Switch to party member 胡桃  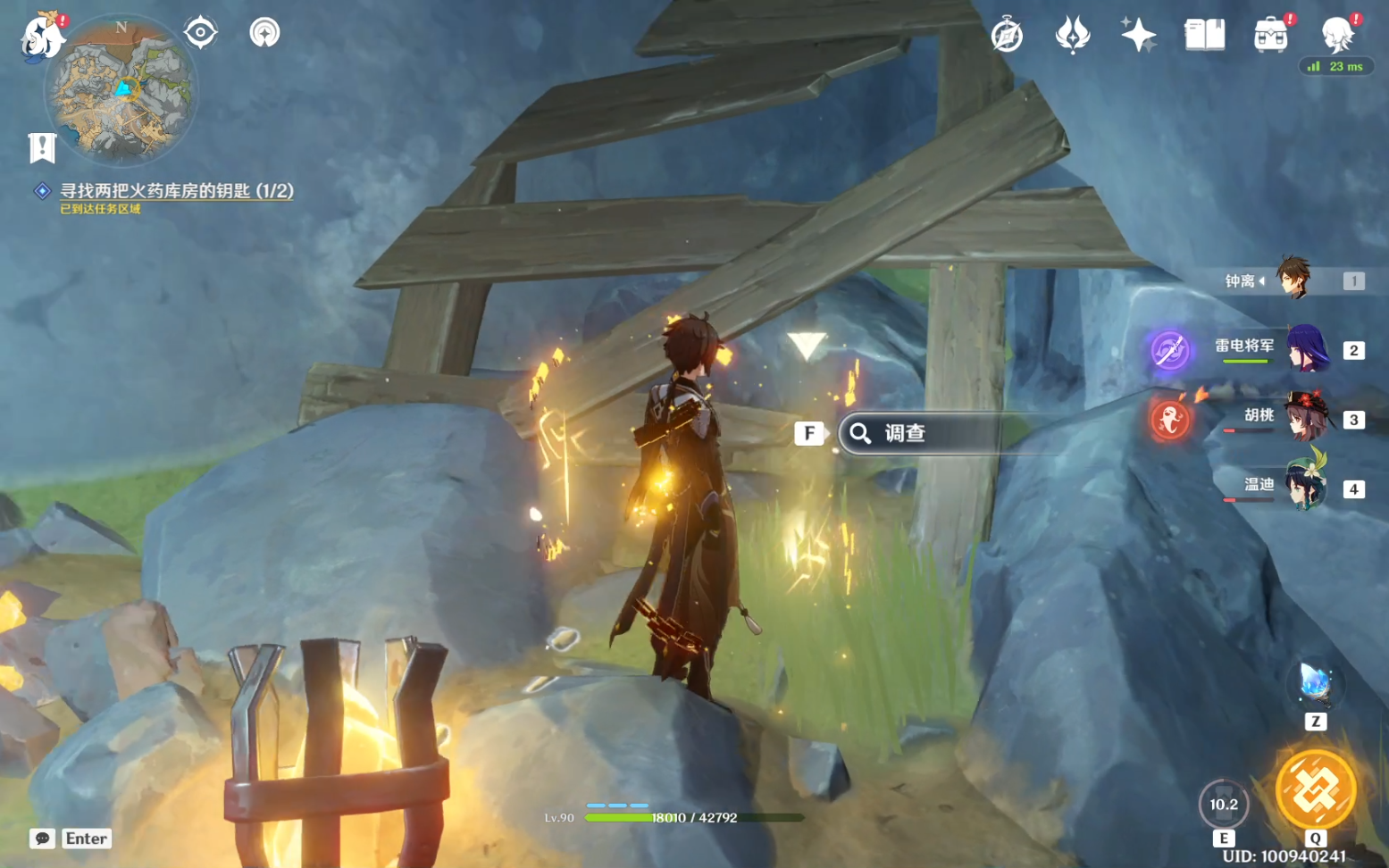(1305, 418)
